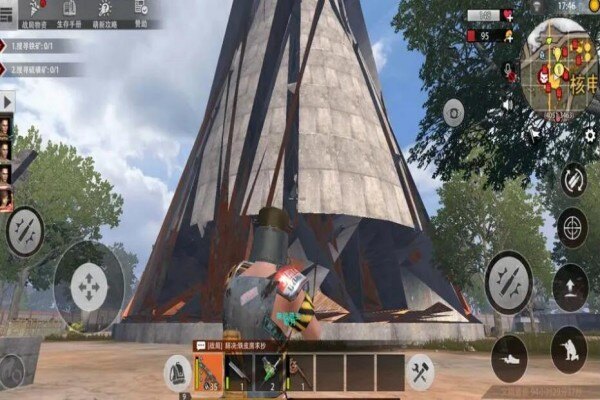Tap the weapon swap arrows button

pos(573,179)
